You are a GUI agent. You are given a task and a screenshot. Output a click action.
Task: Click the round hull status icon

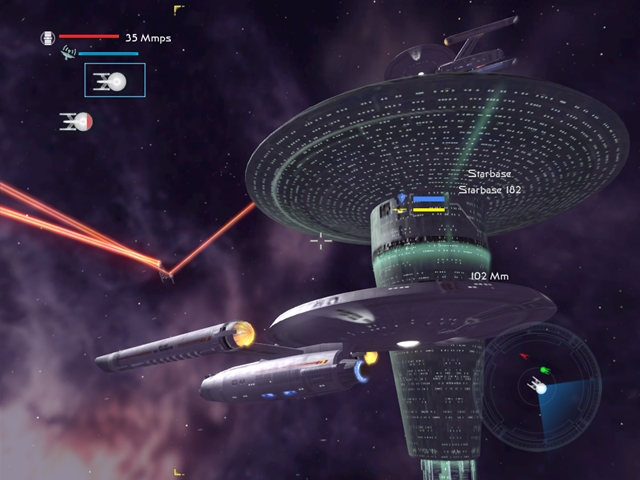(47, 38)
